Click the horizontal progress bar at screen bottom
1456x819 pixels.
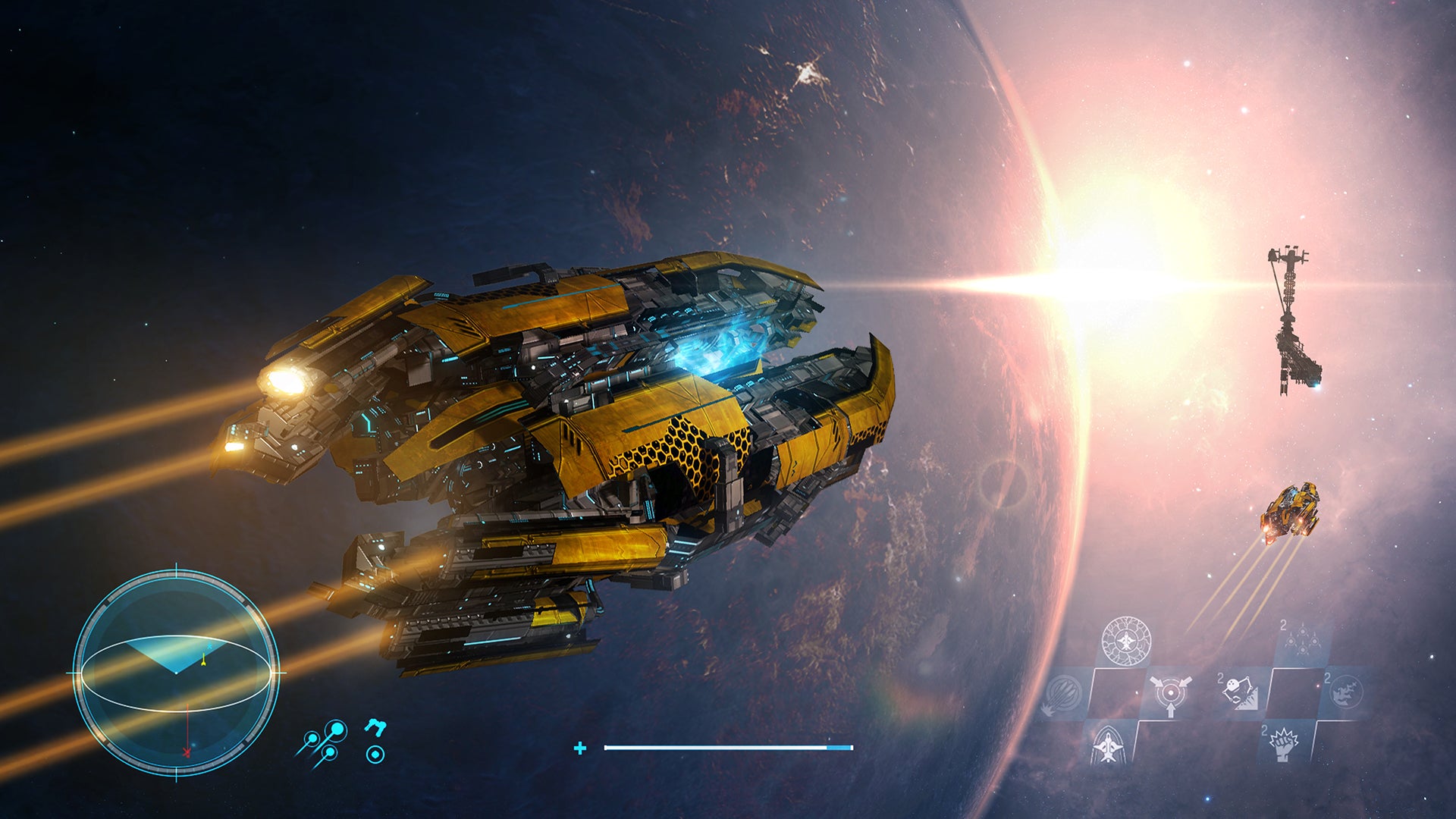click(728, 747)
